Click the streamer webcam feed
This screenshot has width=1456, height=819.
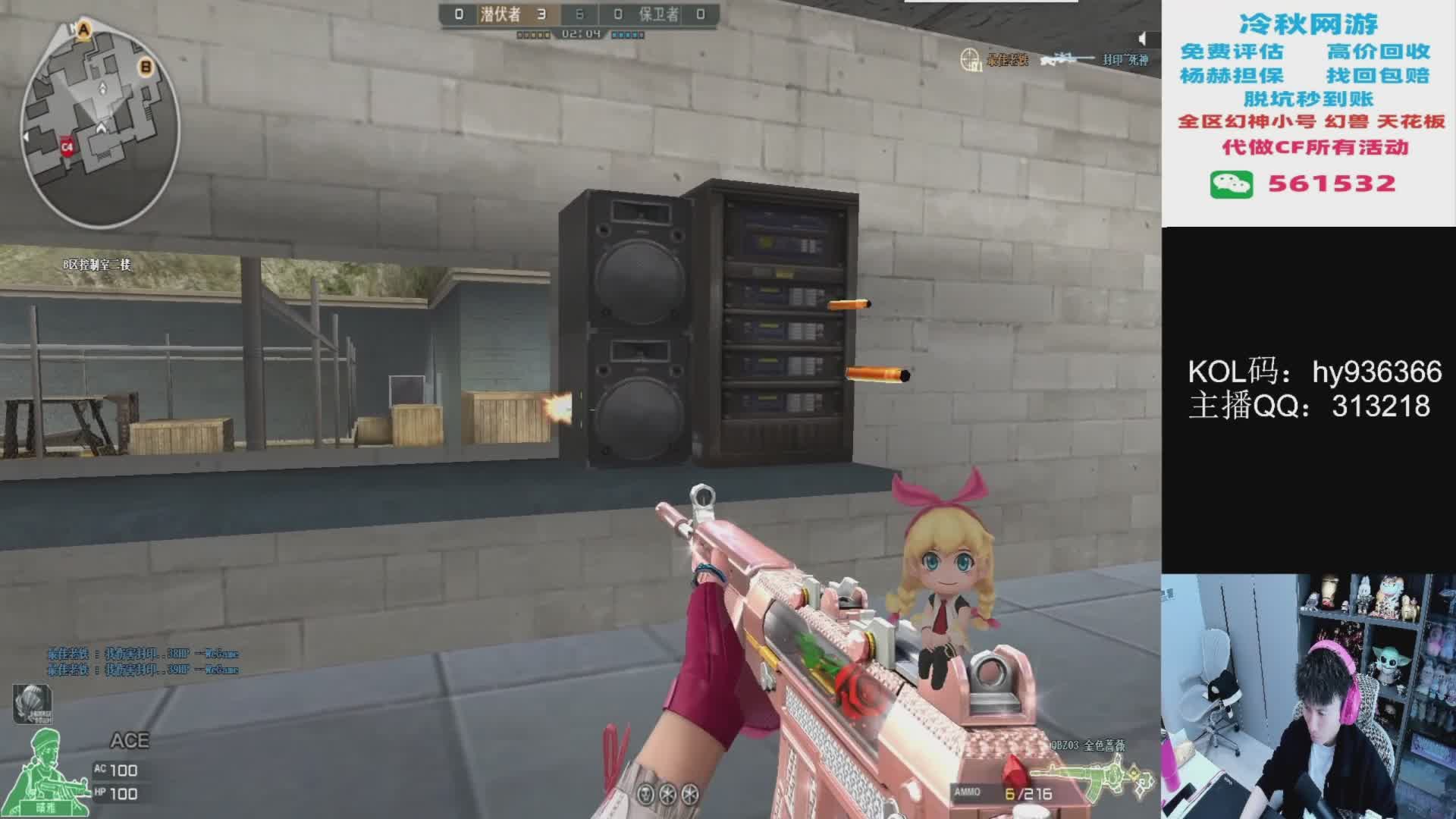(x=1308, y=696)
